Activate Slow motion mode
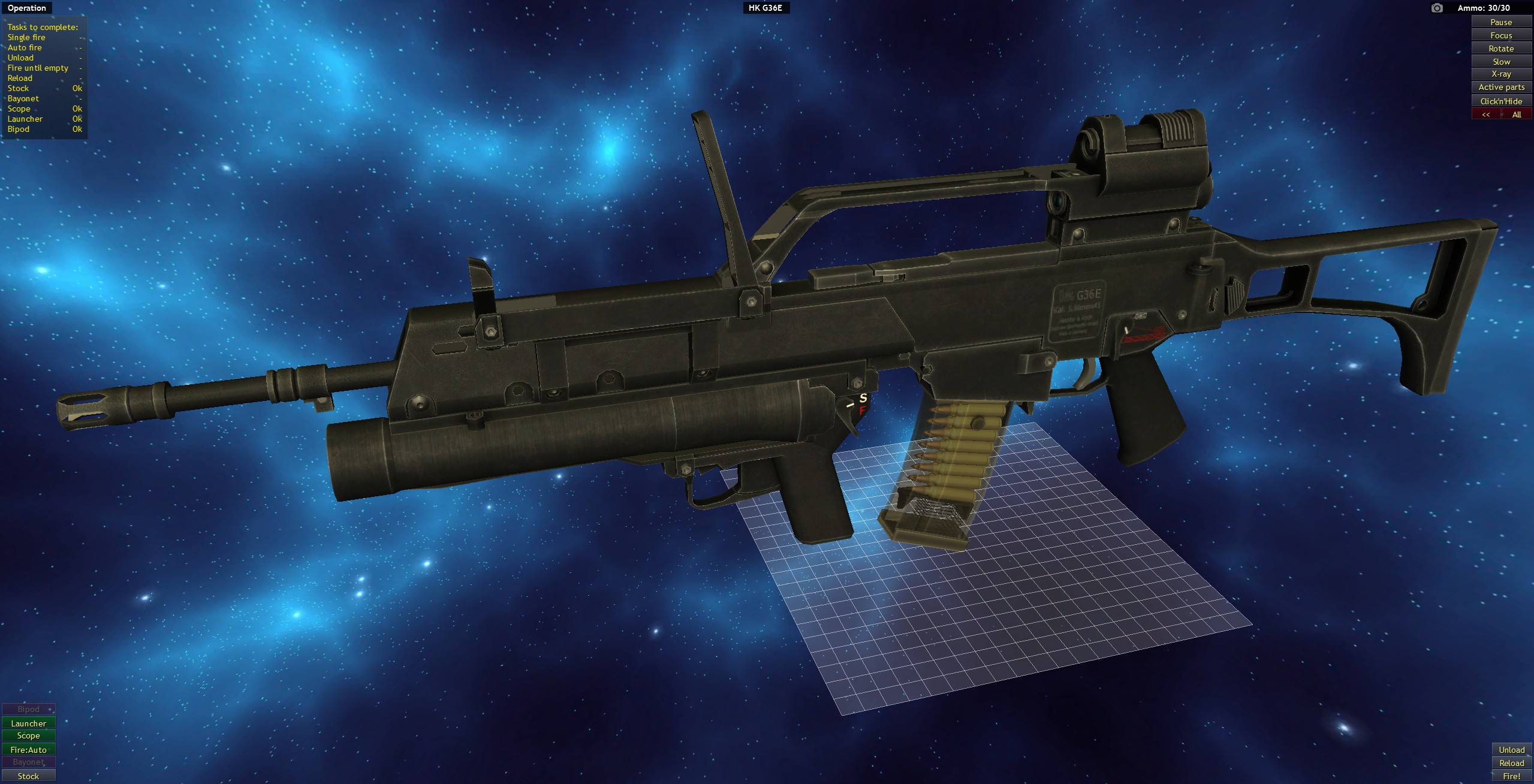Screen dimensions: 1534x784 tap(1501, 61)
